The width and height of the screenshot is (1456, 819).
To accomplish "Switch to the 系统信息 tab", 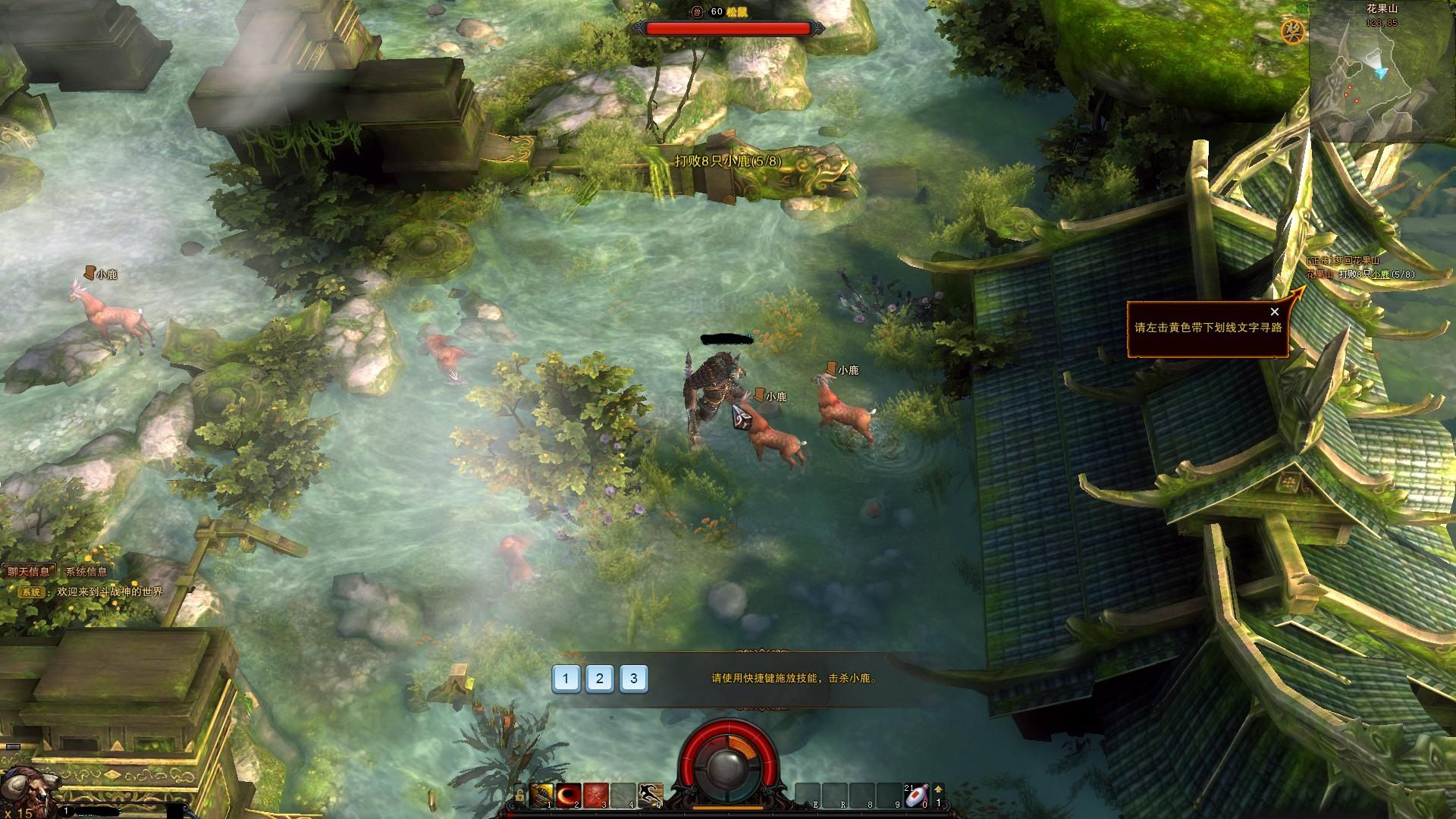I will click(x=86, y=572).
